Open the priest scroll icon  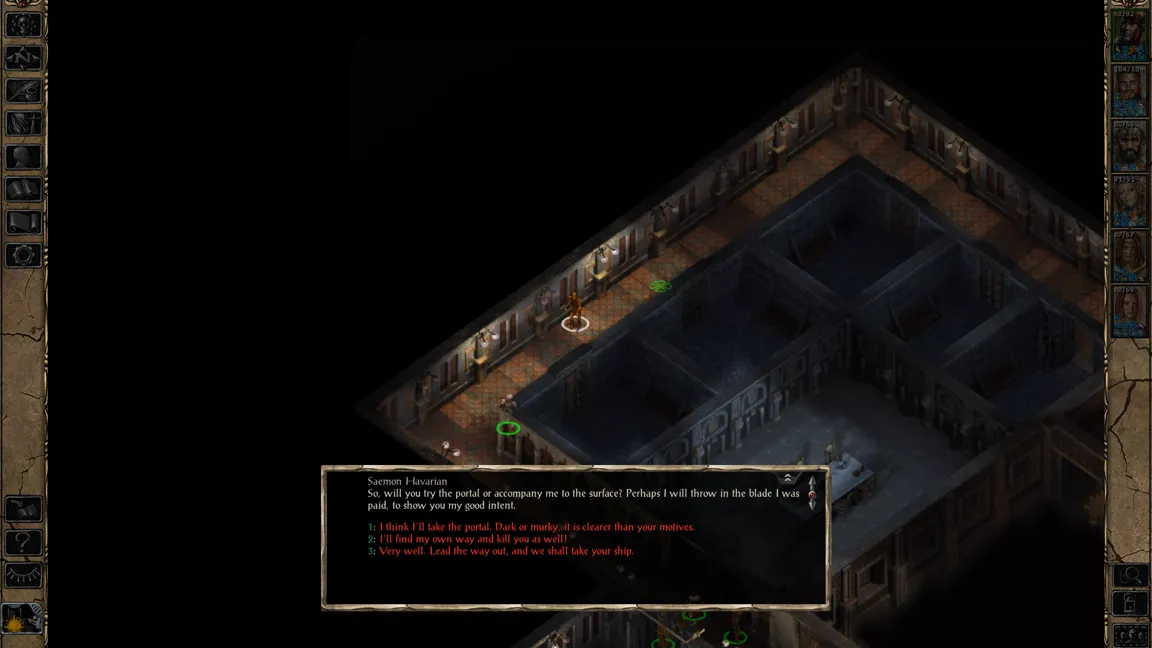point(23,222)
